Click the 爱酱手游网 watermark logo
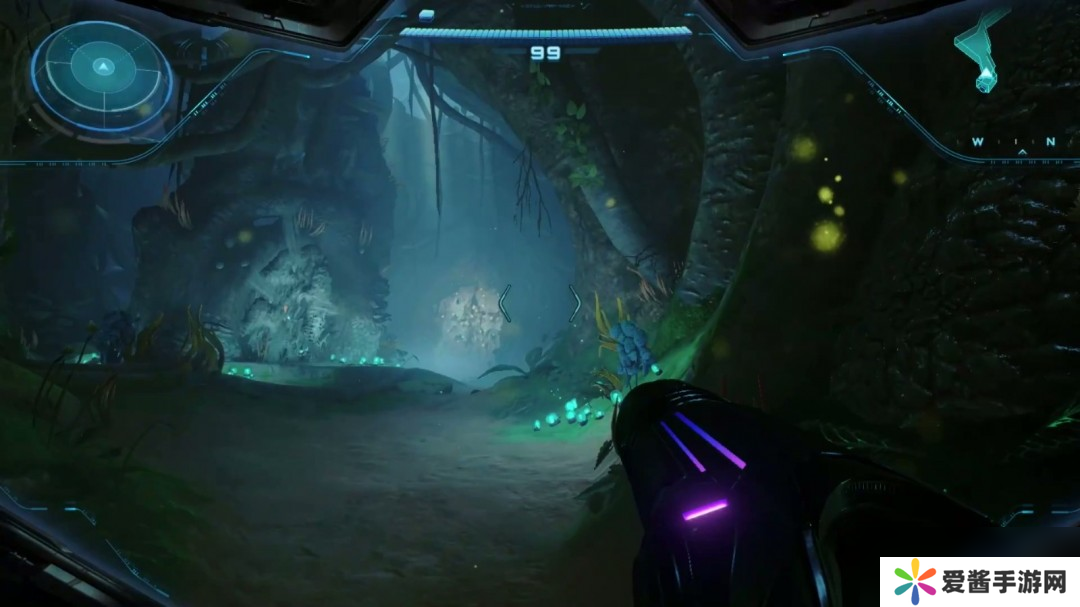This screenshot has height=607, width=1080. click(x=980, y=581)
